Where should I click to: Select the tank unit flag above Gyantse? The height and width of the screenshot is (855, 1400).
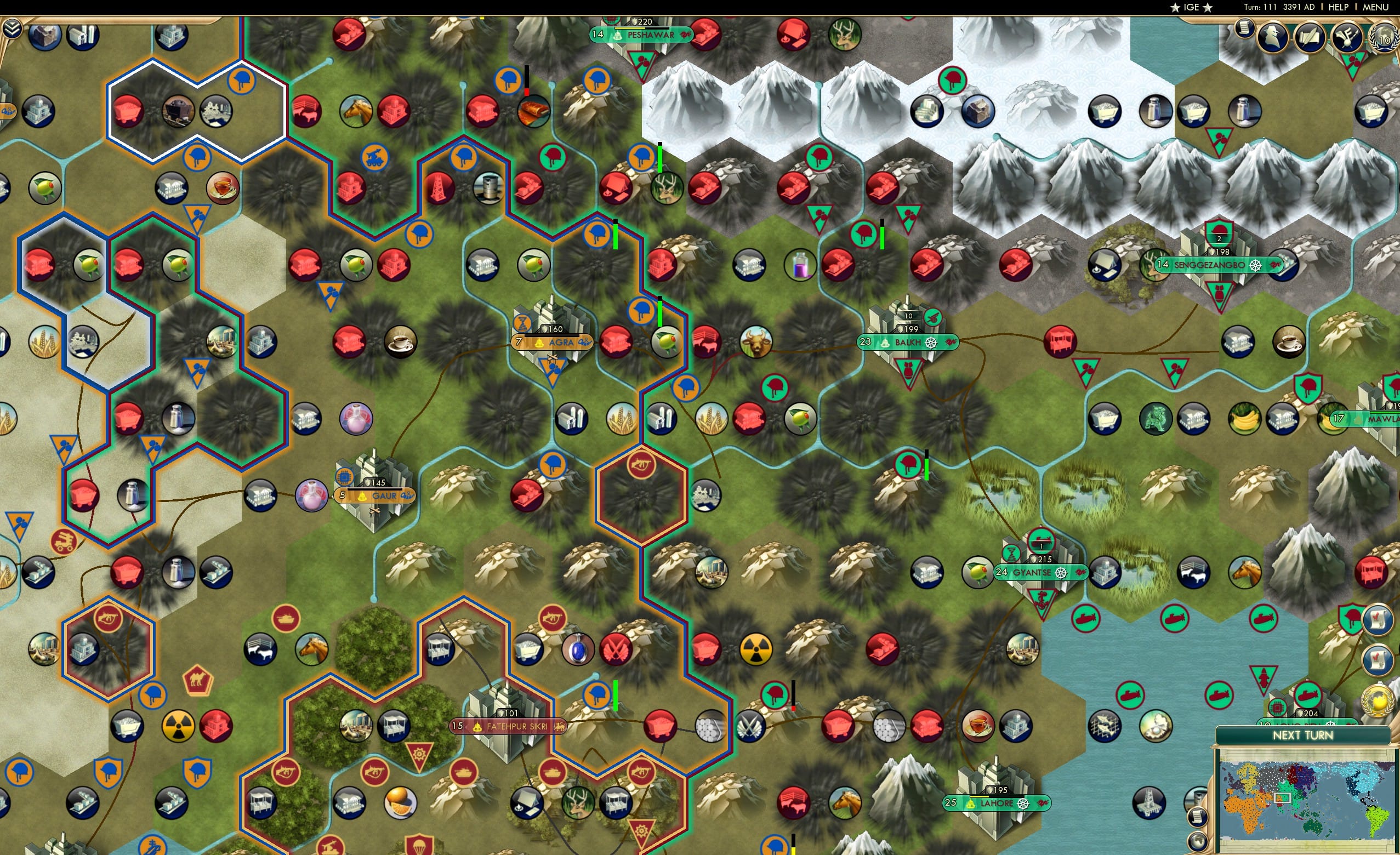1040,541
